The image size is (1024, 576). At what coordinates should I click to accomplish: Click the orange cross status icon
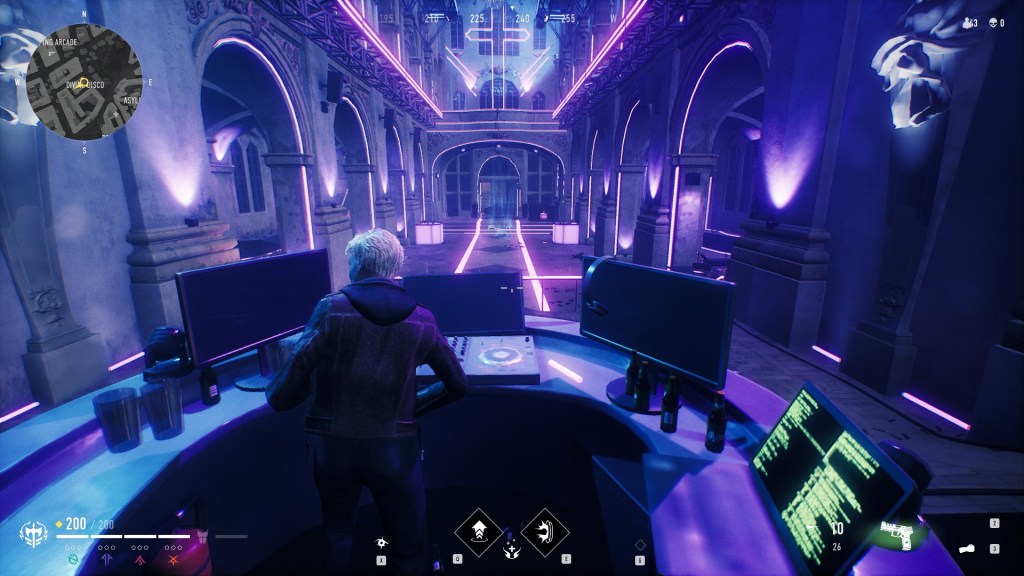click(x=173, y=560)
